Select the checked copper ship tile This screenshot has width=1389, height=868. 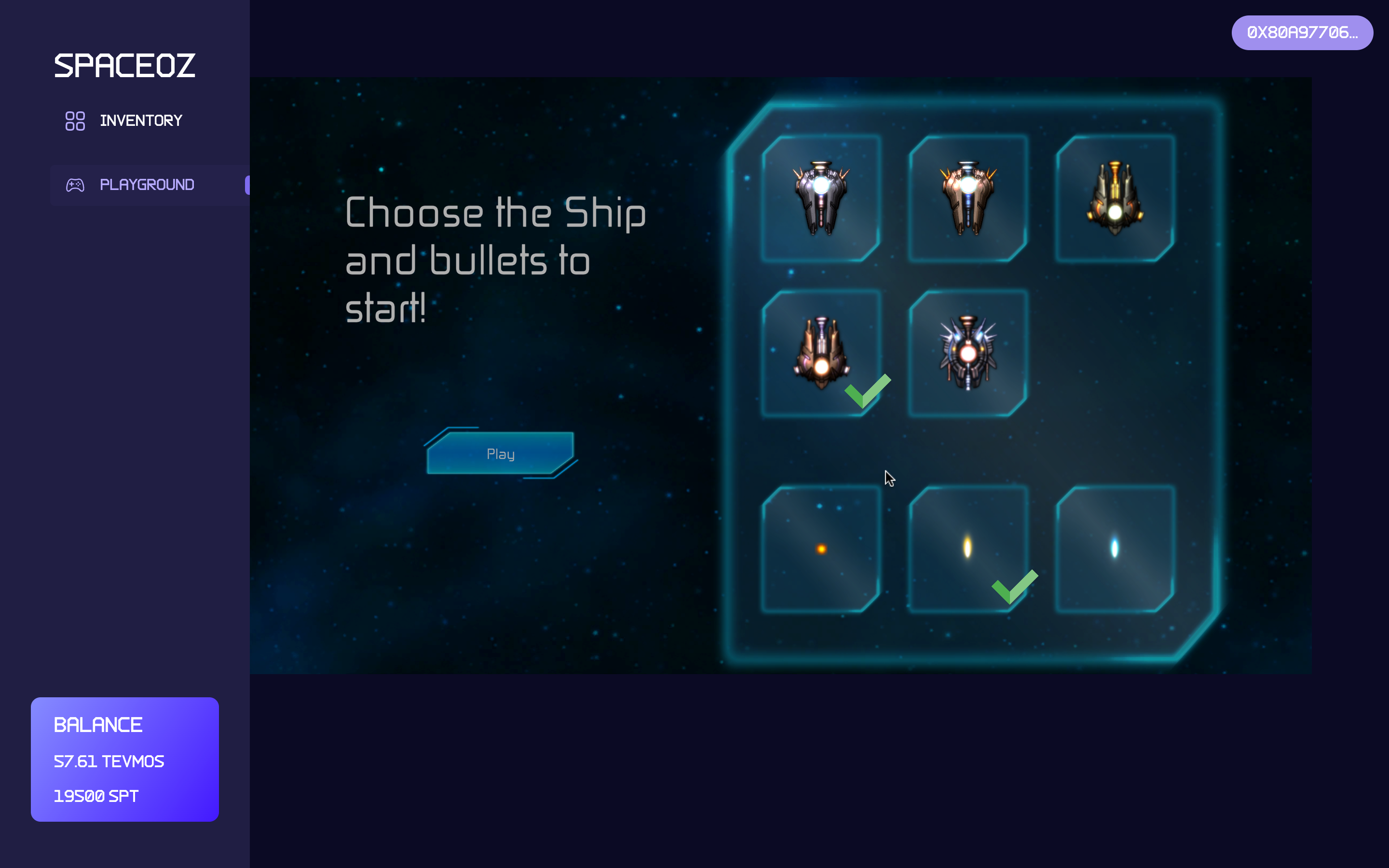click(821, 353)
